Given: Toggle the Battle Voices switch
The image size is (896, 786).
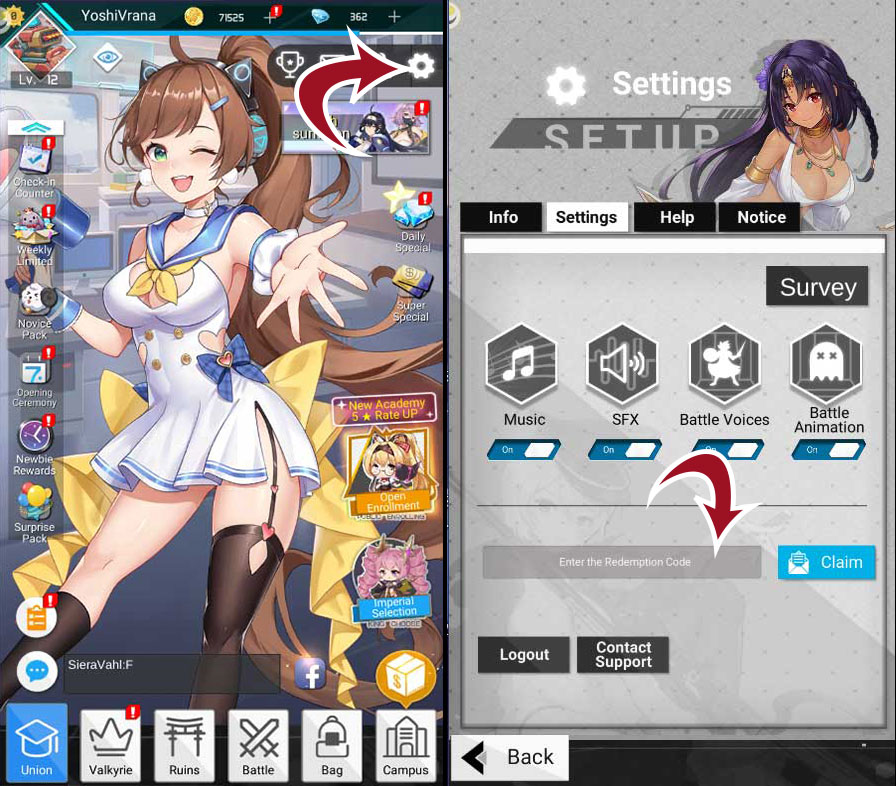Looking at the screenshot, I should (725, 450).
